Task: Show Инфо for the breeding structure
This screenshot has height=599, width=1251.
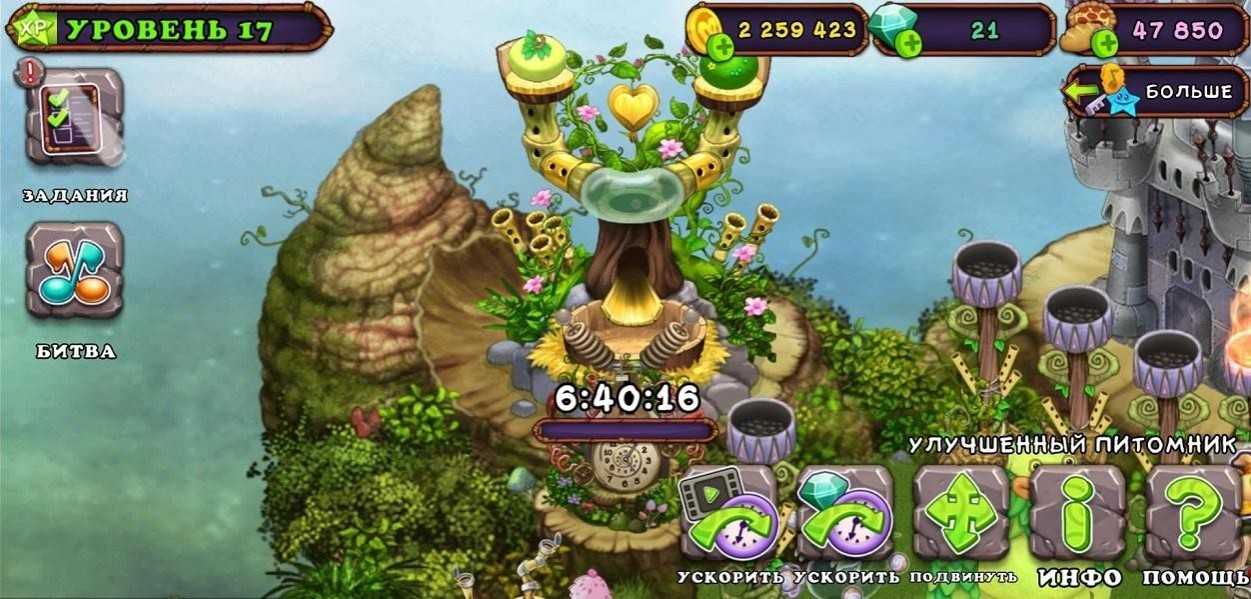Action: click(1078, 513)
